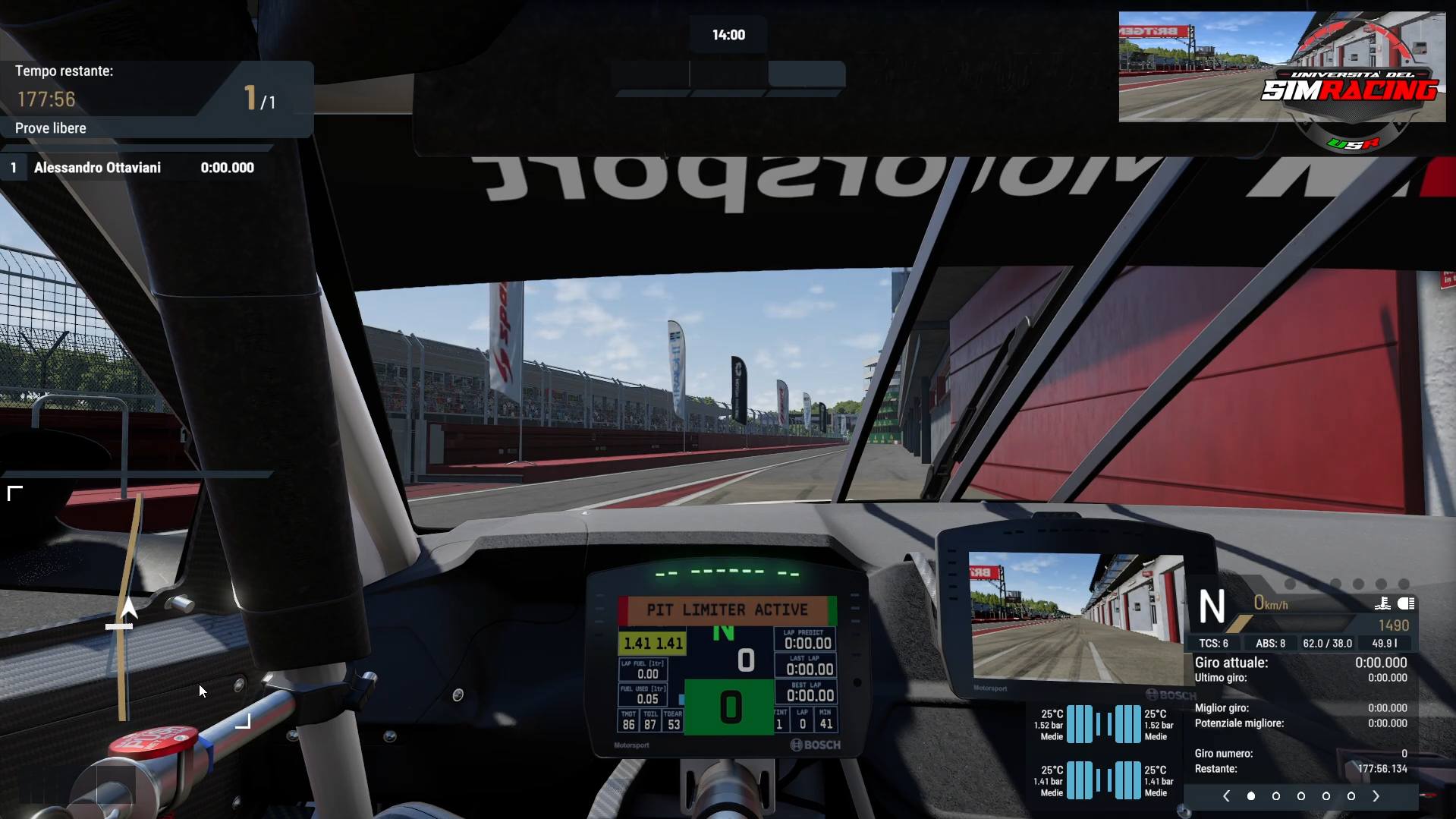
Task: Select the Prove libere session label
Action: (50, 128)
